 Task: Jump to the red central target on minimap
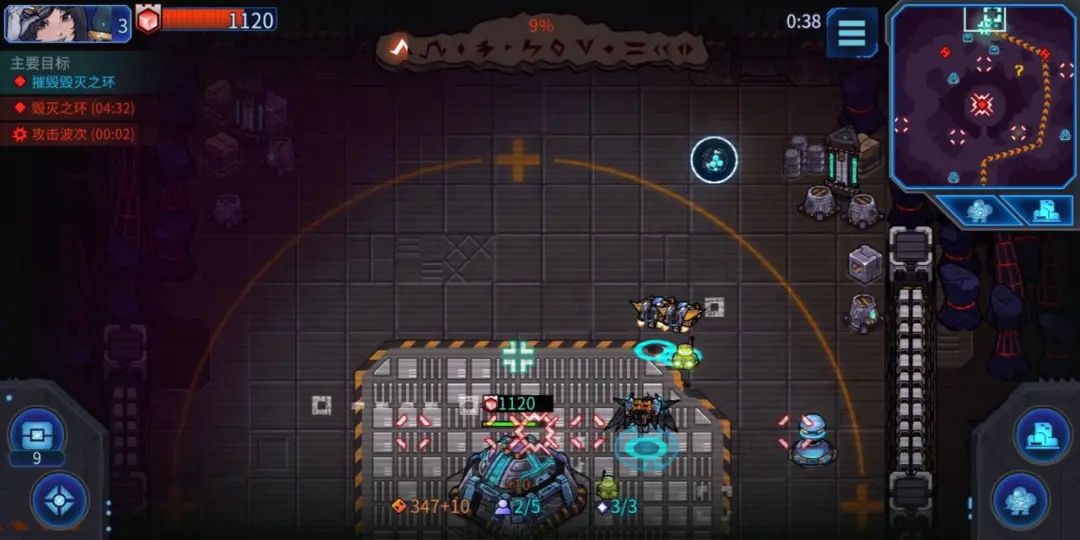(x=982, y=104)
